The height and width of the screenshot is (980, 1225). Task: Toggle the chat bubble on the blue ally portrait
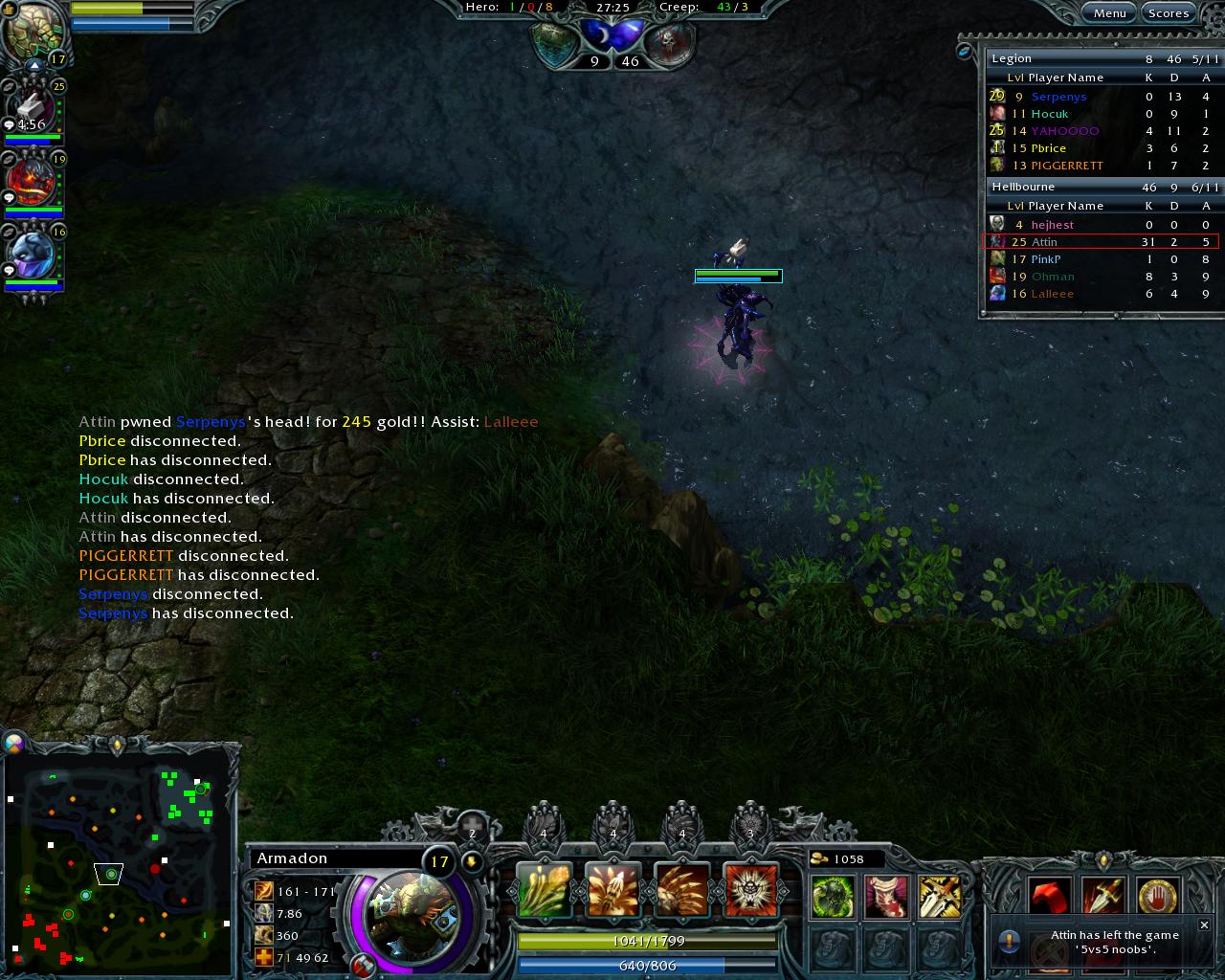[9, 270]
